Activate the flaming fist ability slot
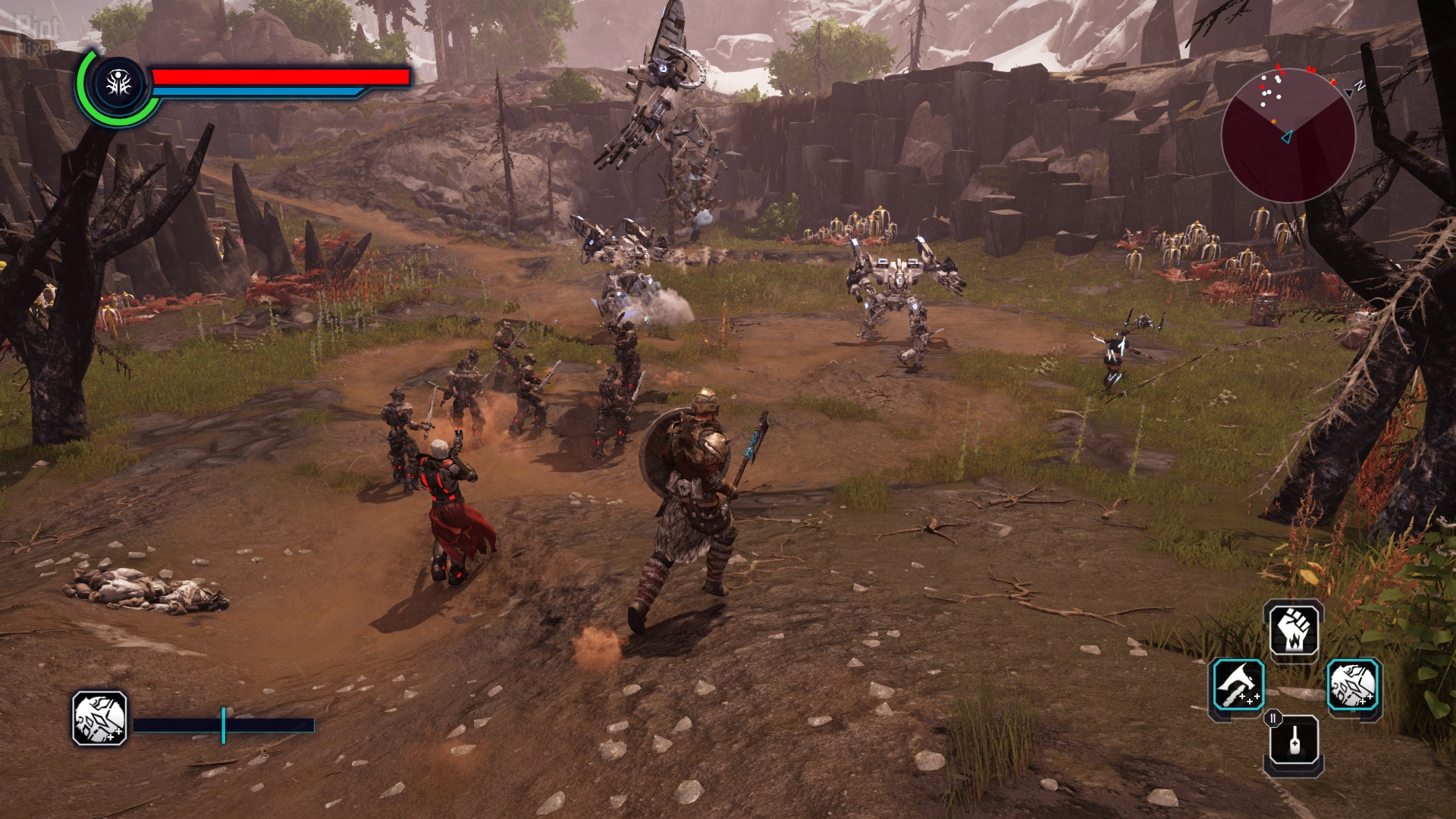This screenshot has width=1456, height=819. pos(1295,630)
